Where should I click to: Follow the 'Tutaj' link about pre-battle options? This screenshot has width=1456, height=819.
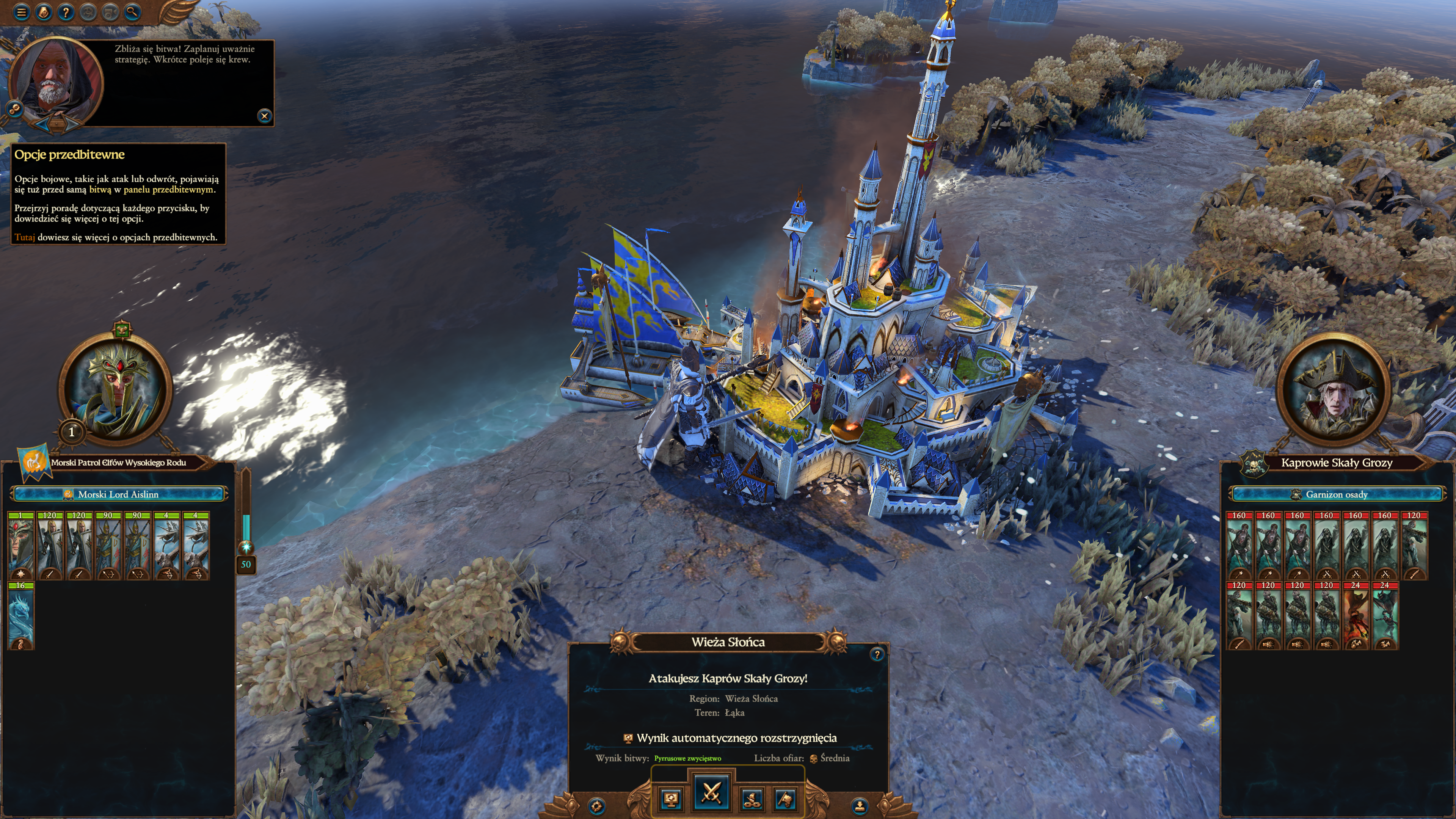(24, 237)
